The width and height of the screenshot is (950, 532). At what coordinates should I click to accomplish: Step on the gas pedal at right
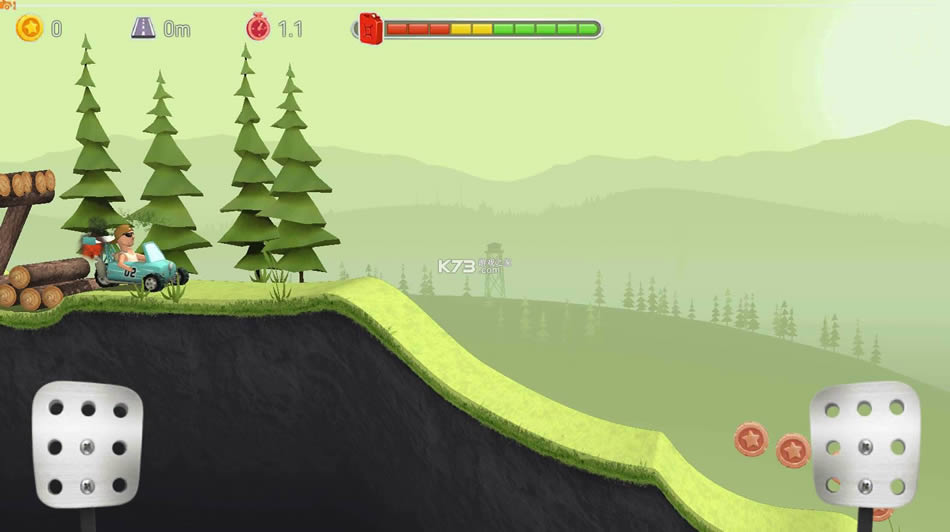(864, 444)
